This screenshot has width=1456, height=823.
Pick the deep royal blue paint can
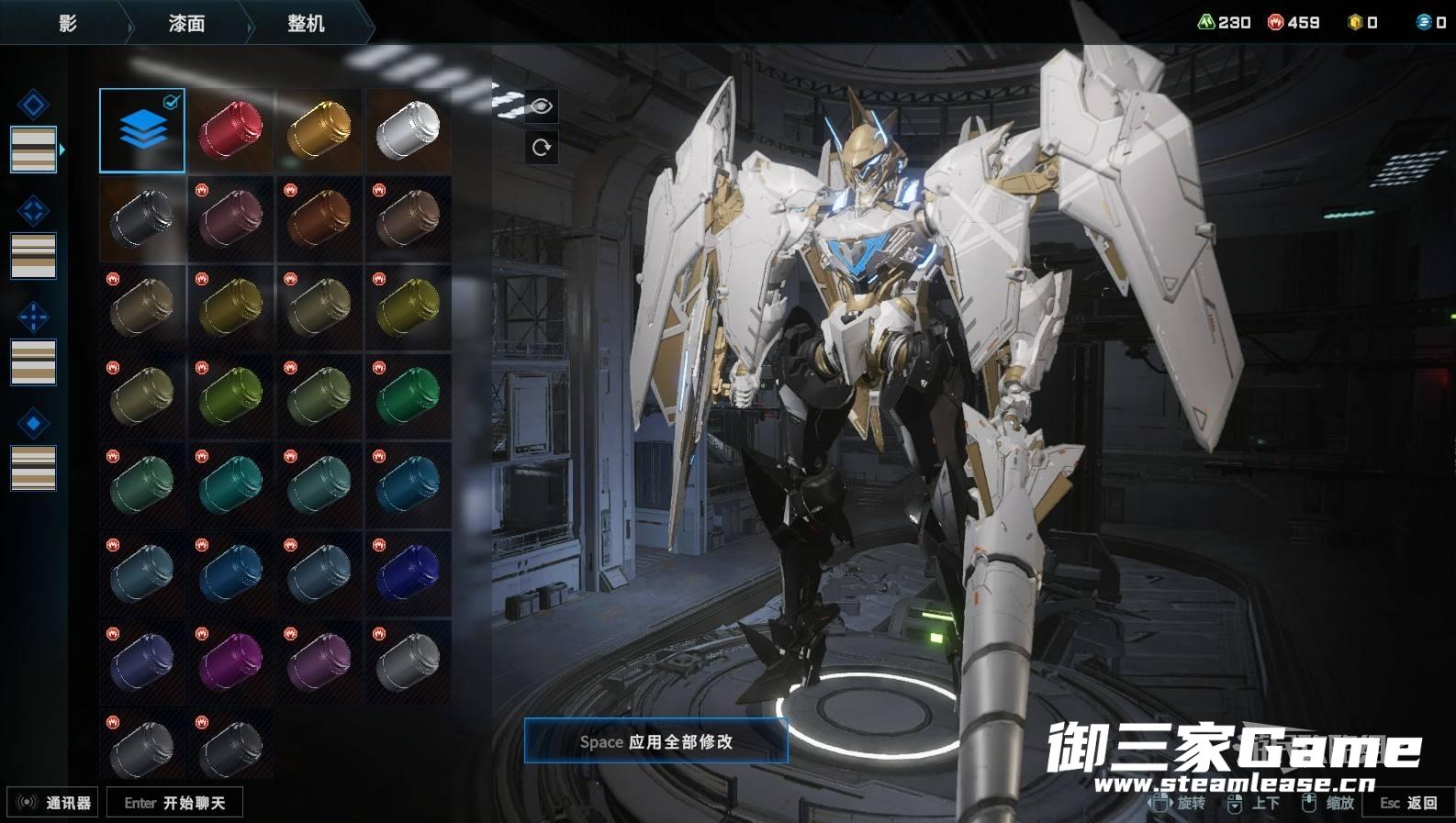pyautogui.click(x=408, y=573)
